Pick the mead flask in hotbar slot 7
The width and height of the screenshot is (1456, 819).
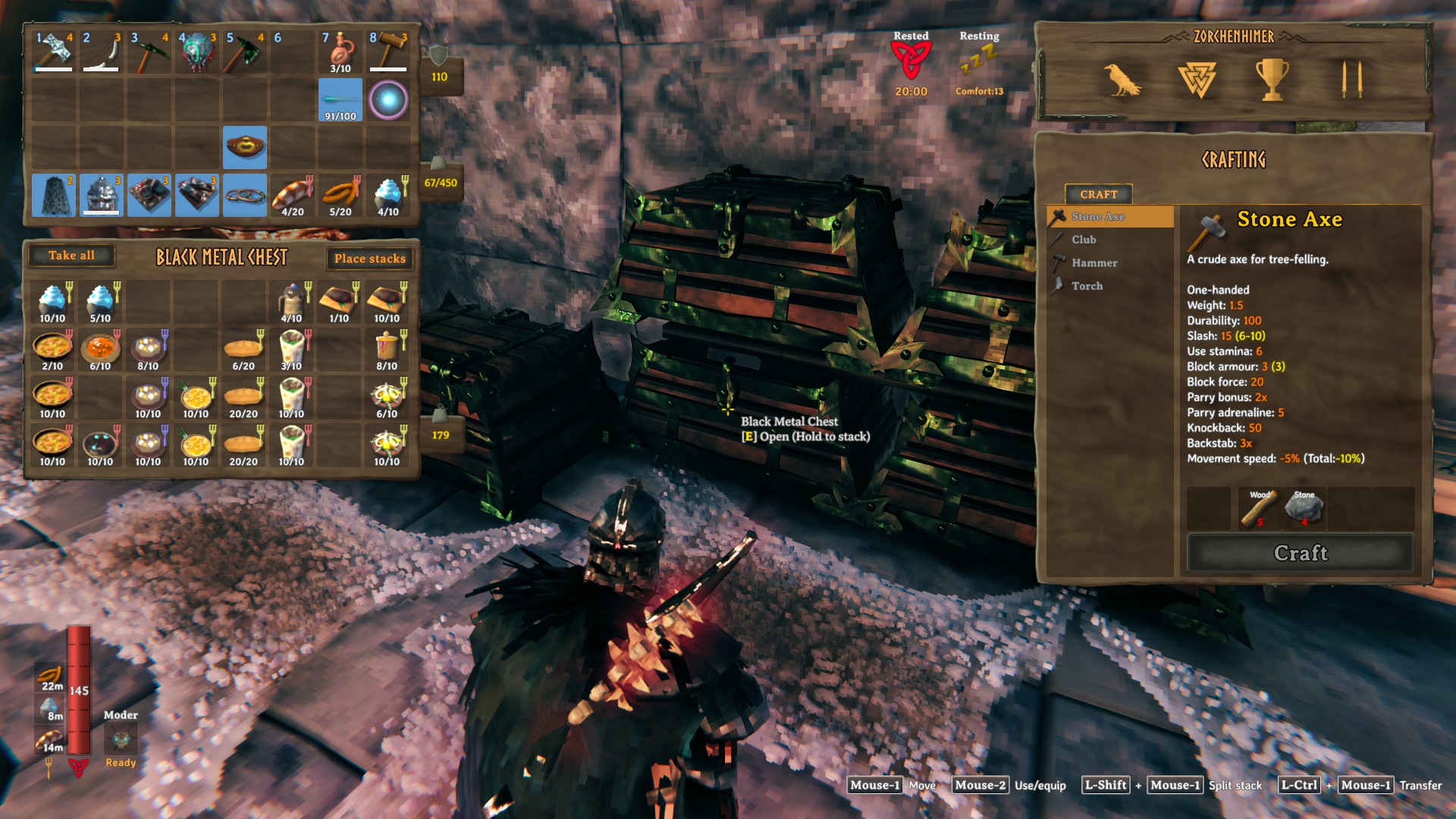coord(340,52)
